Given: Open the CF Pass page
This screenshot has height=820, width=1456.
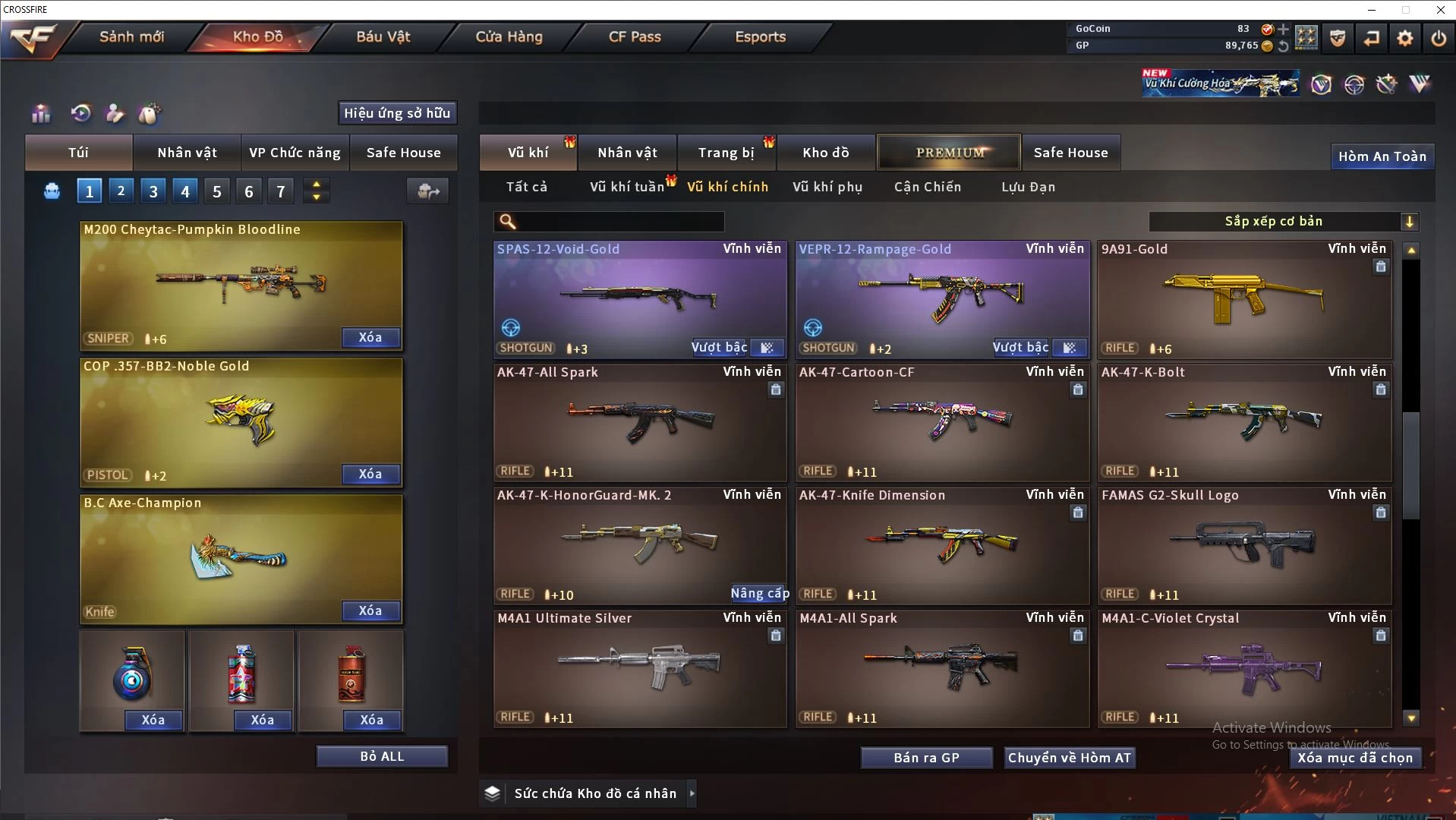Looking at the screenshot, I should 635,36.
